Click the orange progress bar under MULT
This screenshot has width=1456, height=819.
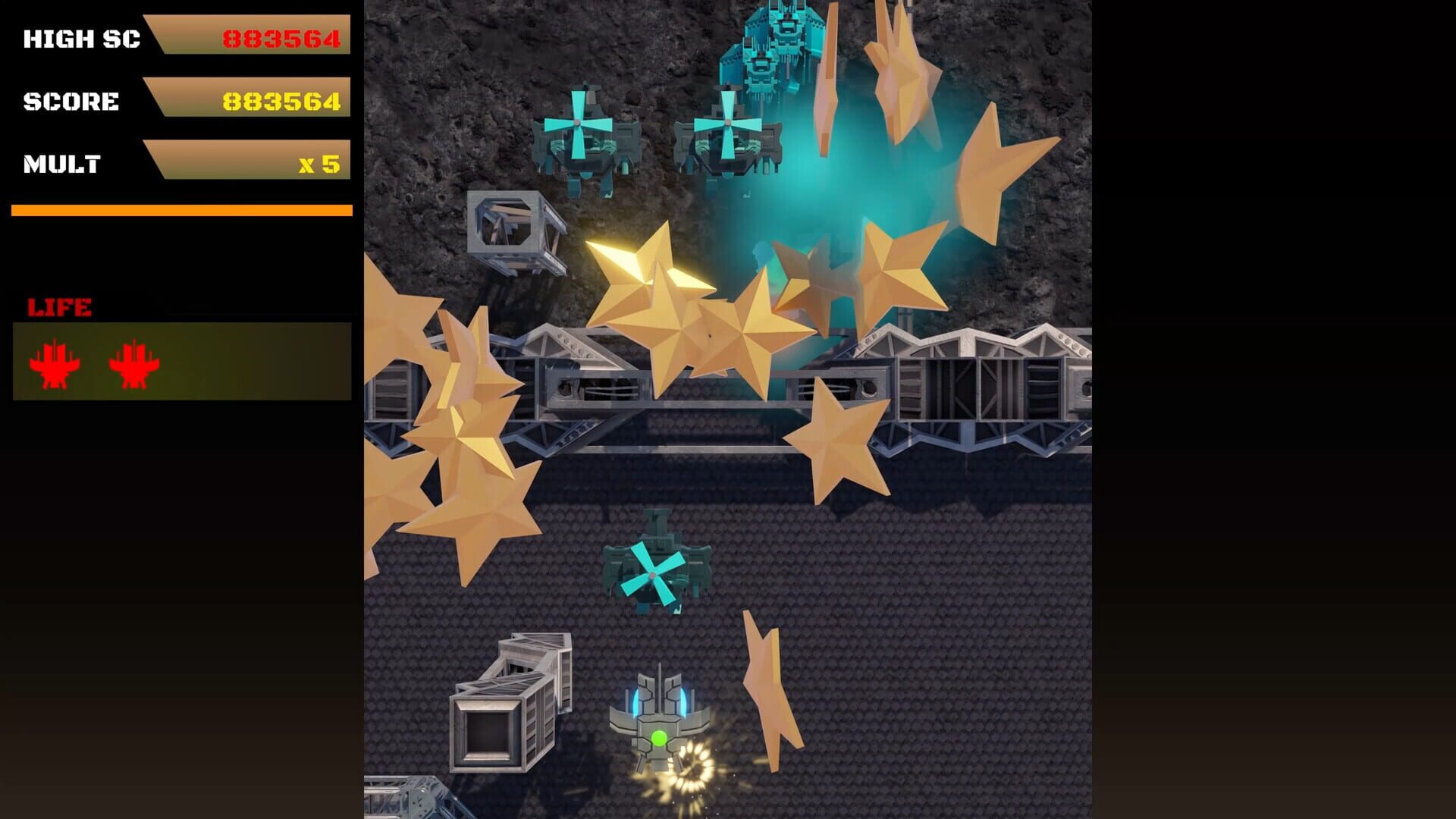[180, 209]
